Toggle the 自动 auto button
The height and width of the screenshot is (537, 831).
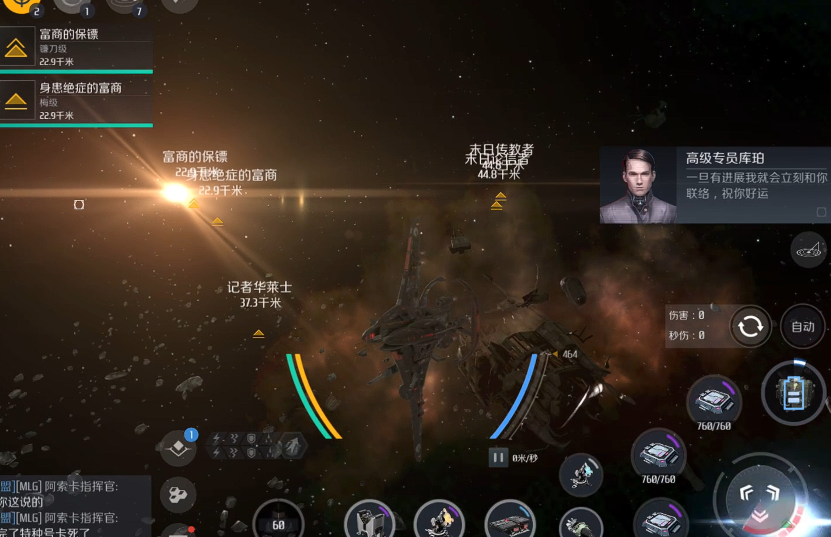[803, 326]
